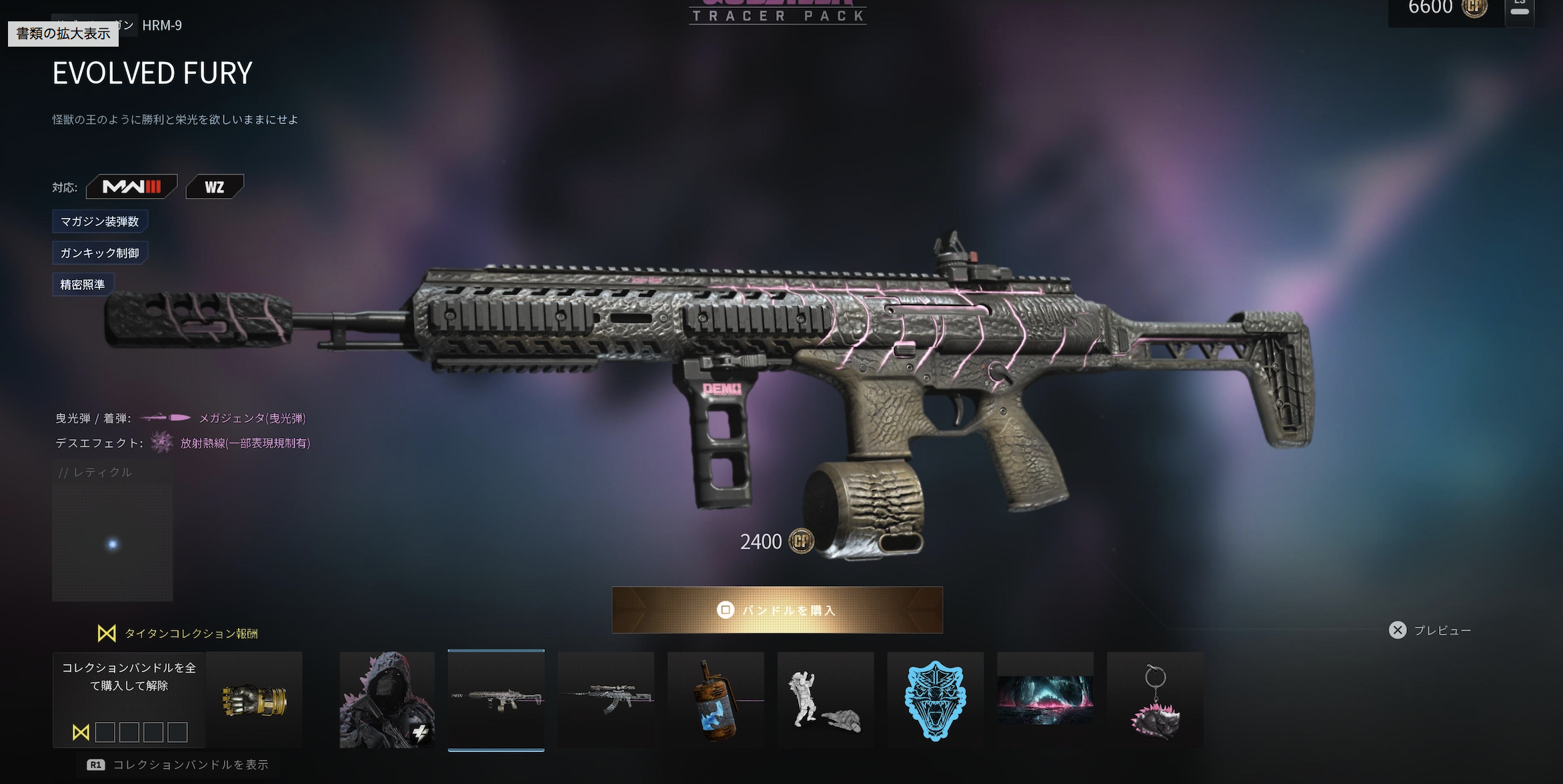Click the WZ compatibility badge
The width and height of the screenshot is (1563, 784).
pos(214,187)
